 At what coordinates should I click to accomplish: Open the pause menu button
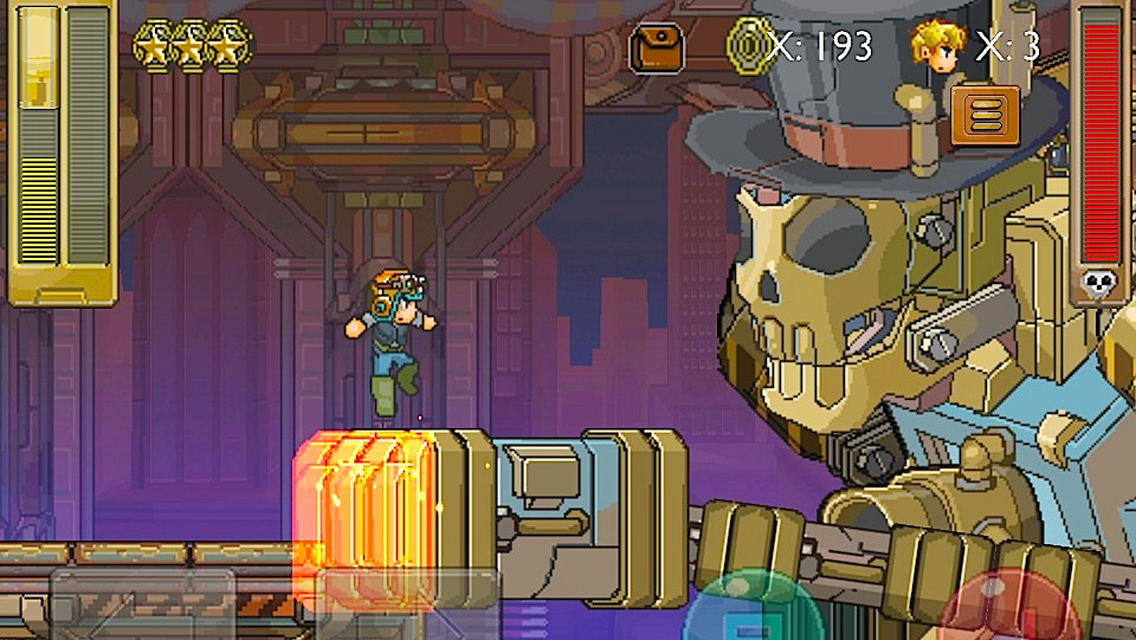985,115
